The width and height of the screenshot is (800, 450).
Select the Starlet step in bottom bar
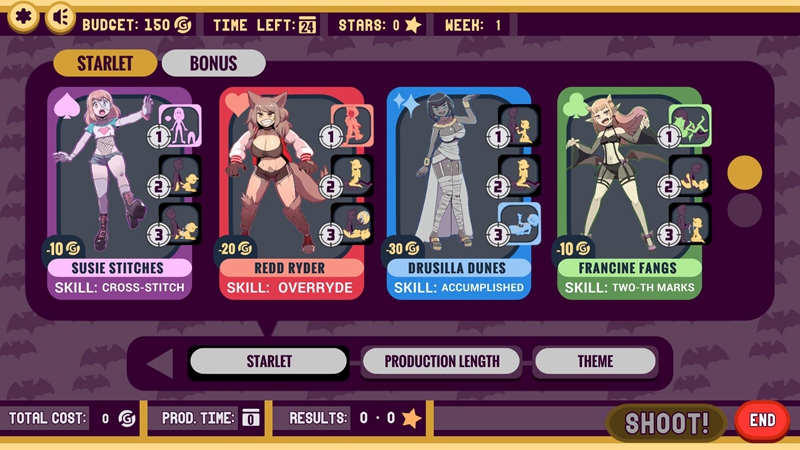point(269,361)
